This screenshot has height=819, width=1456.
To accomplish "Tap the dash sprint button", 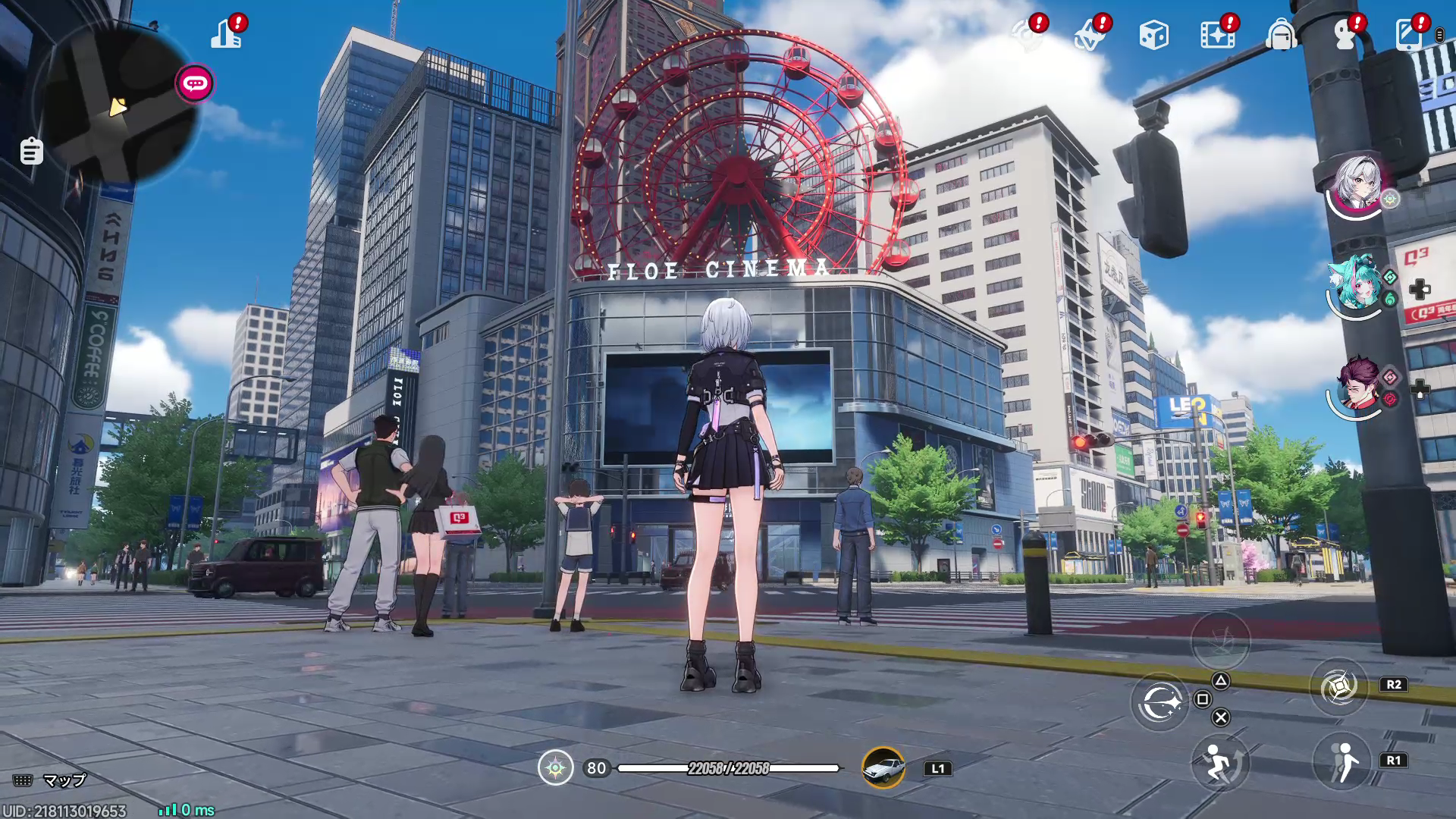I will (1341, 761).
